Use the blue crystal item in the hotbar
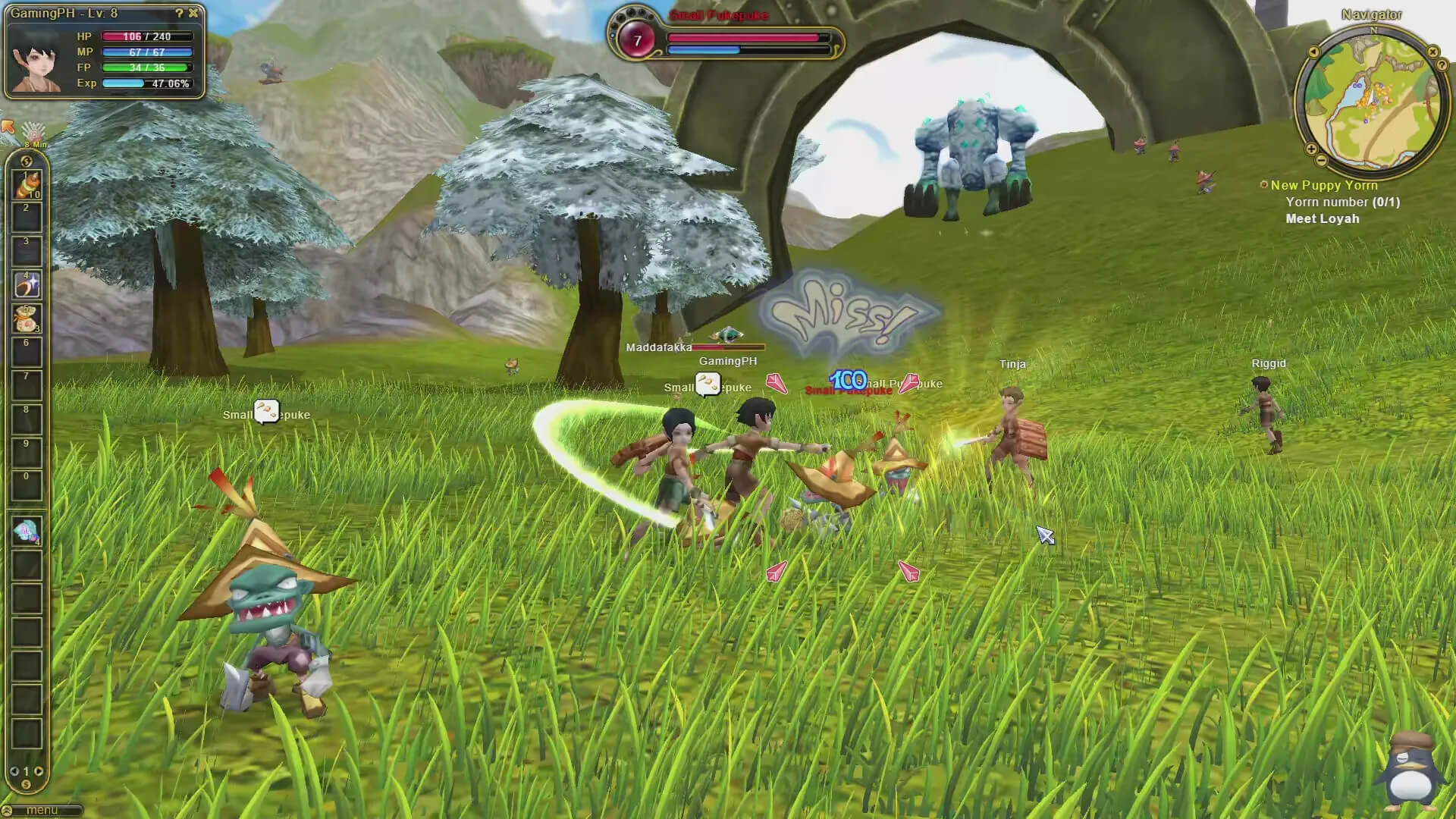 pos(27,532)
